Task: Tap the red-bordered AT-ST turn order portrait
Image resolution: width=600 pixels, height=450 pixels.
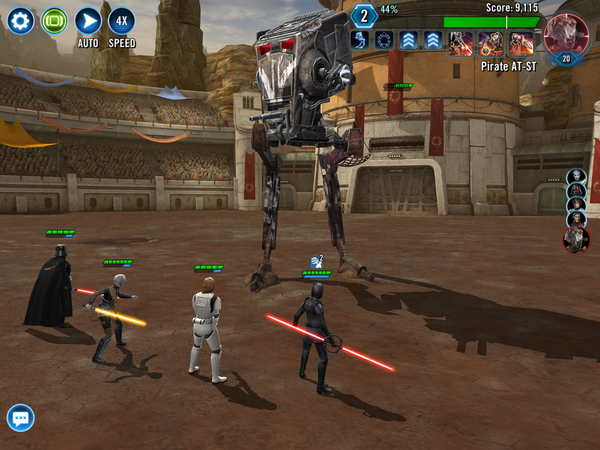Action: (576, 239)
